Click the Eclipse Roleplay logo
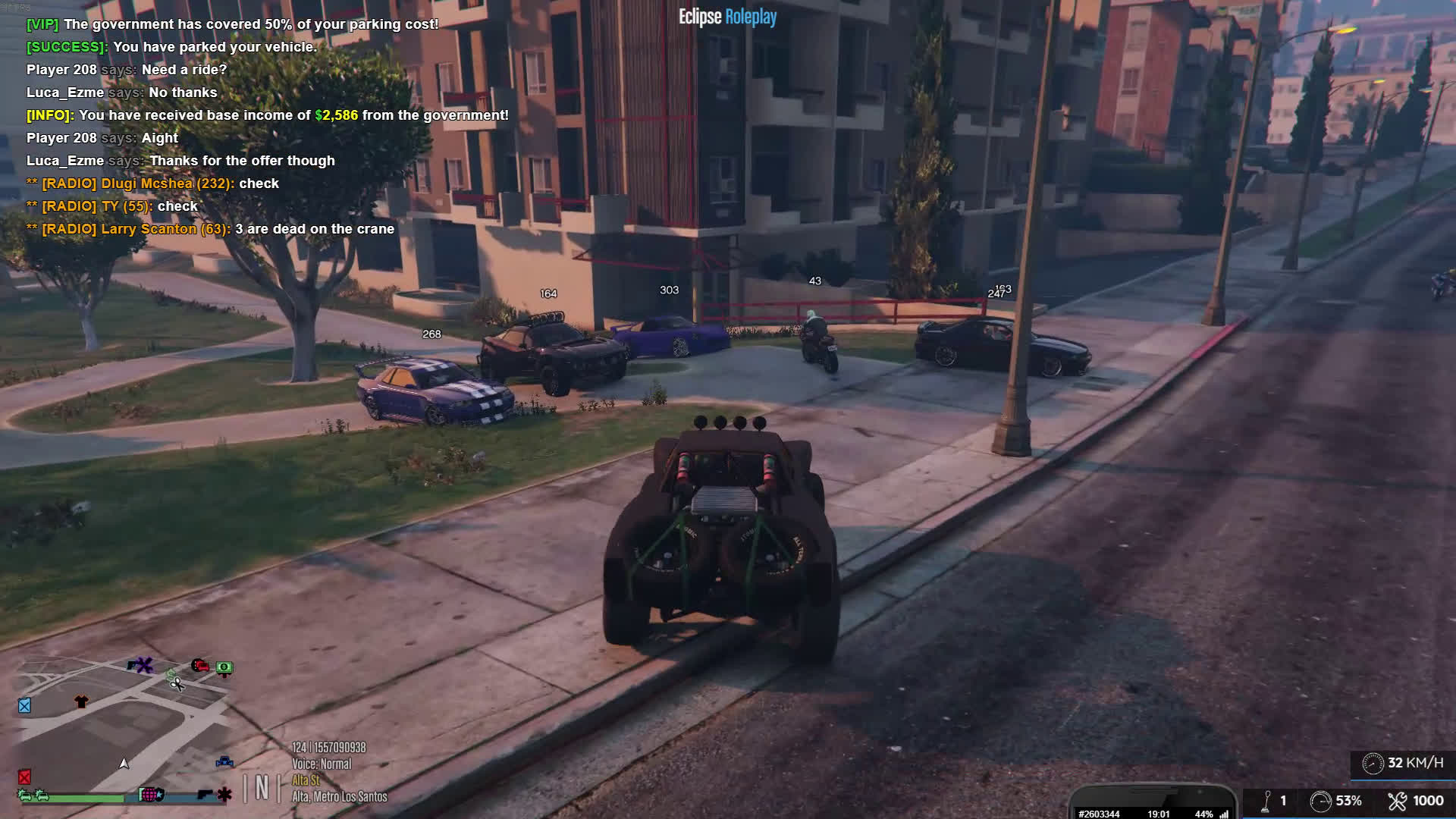Screen dimensions: 1456x819 pos(727,17)
